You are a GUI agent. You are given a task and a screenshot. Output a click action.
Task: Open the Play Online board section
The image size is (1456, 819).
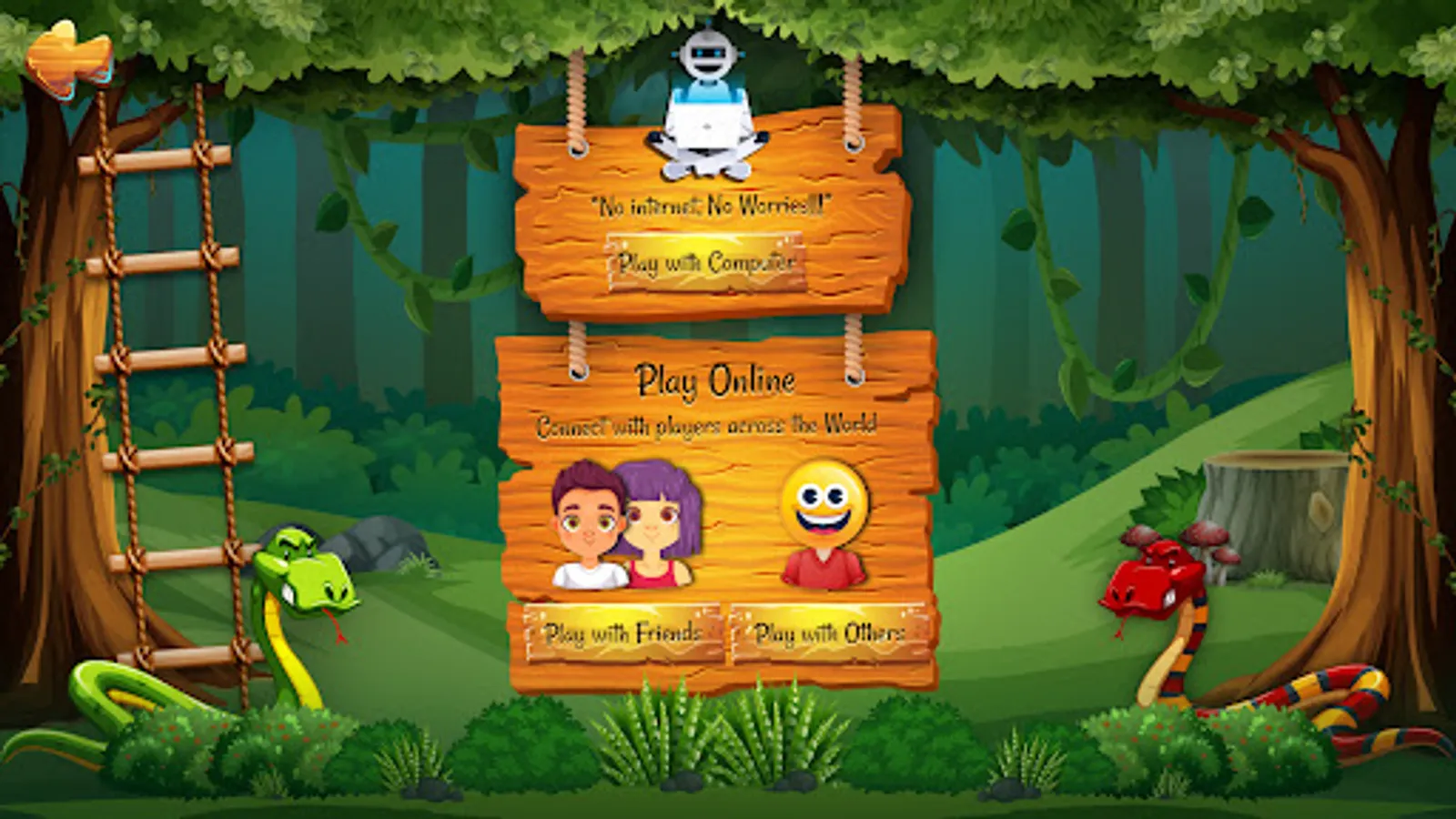click(x=717, y=378)
